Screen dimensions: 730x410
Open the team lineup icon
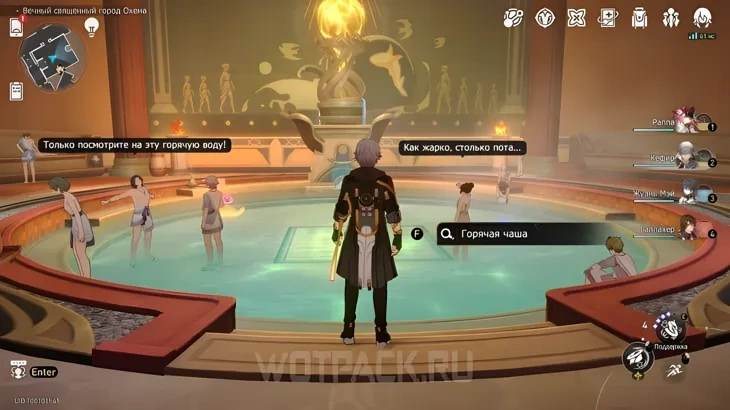tap(671, 18)
